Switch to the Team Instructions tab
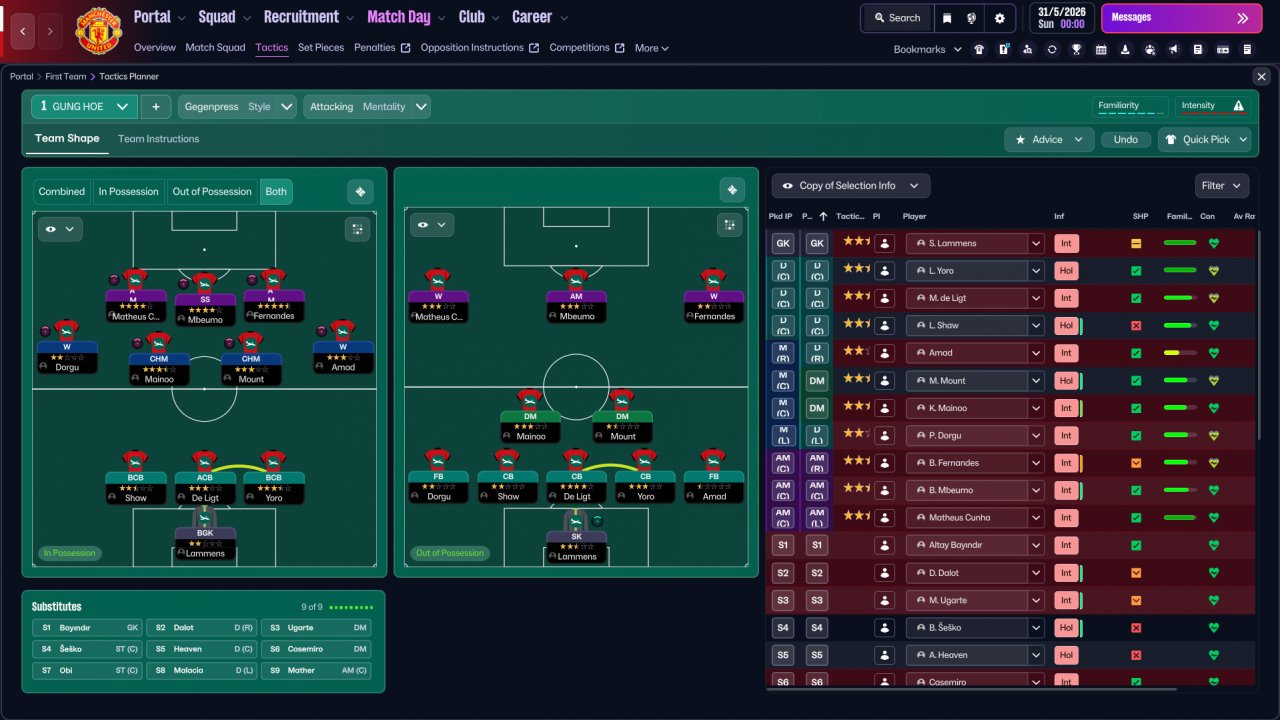The height and width of the screenshot is (720, 1280). click(x=158, y=139)
